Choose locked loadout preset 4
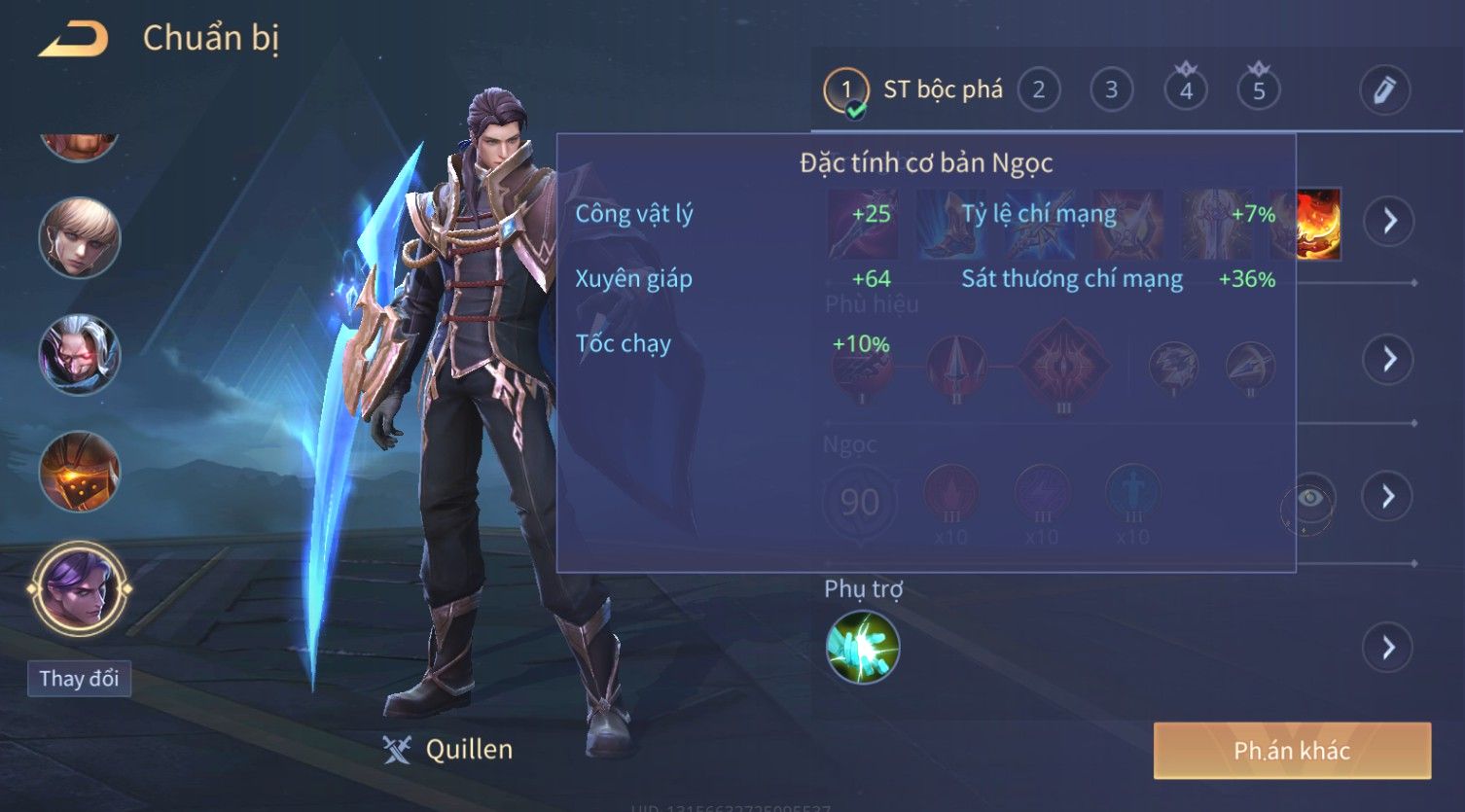The image size is (1465, 812). pos(1185,90)
